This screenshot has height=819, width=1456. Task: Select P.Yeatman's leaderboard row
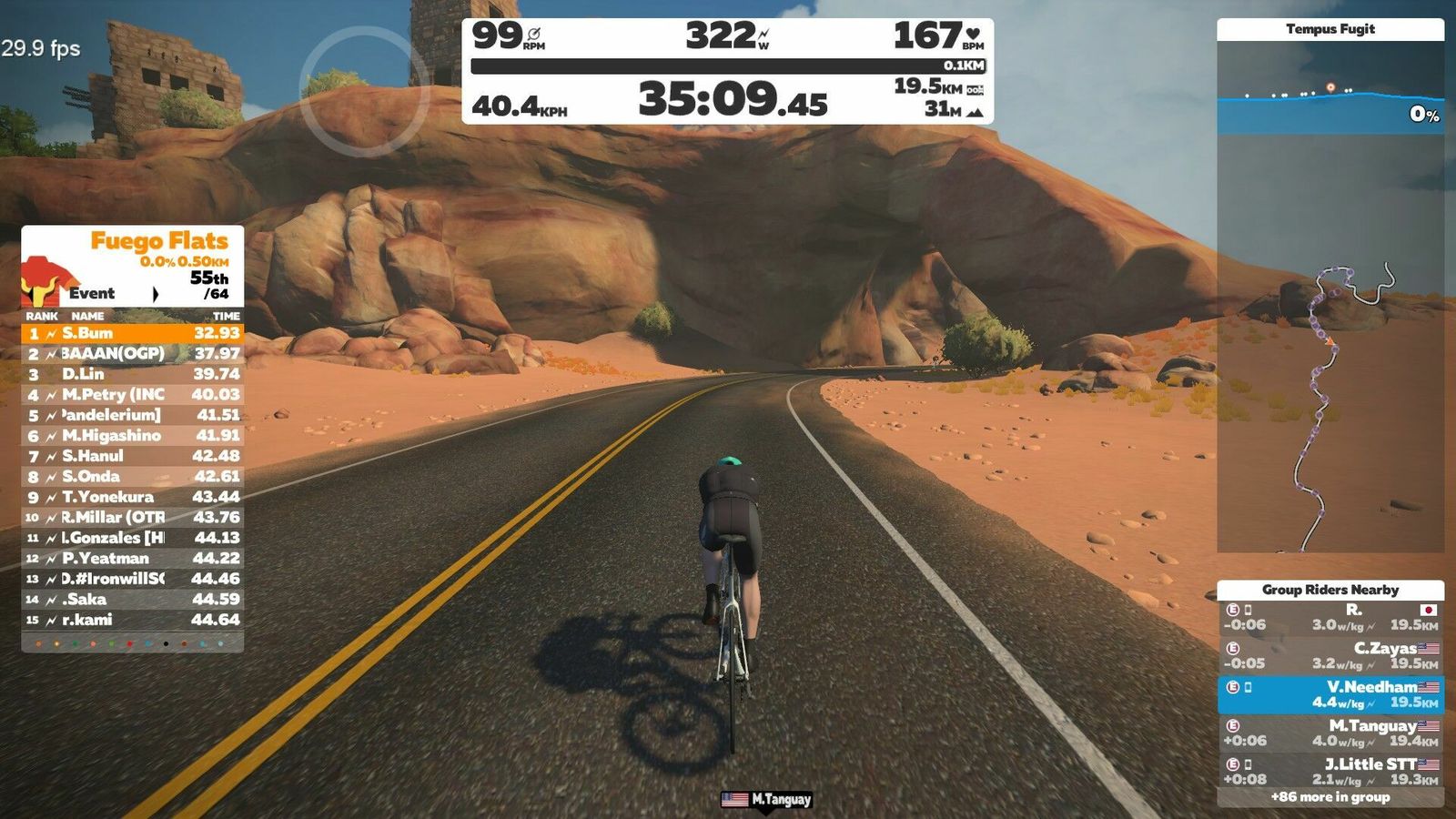click(x=133, y=559)
